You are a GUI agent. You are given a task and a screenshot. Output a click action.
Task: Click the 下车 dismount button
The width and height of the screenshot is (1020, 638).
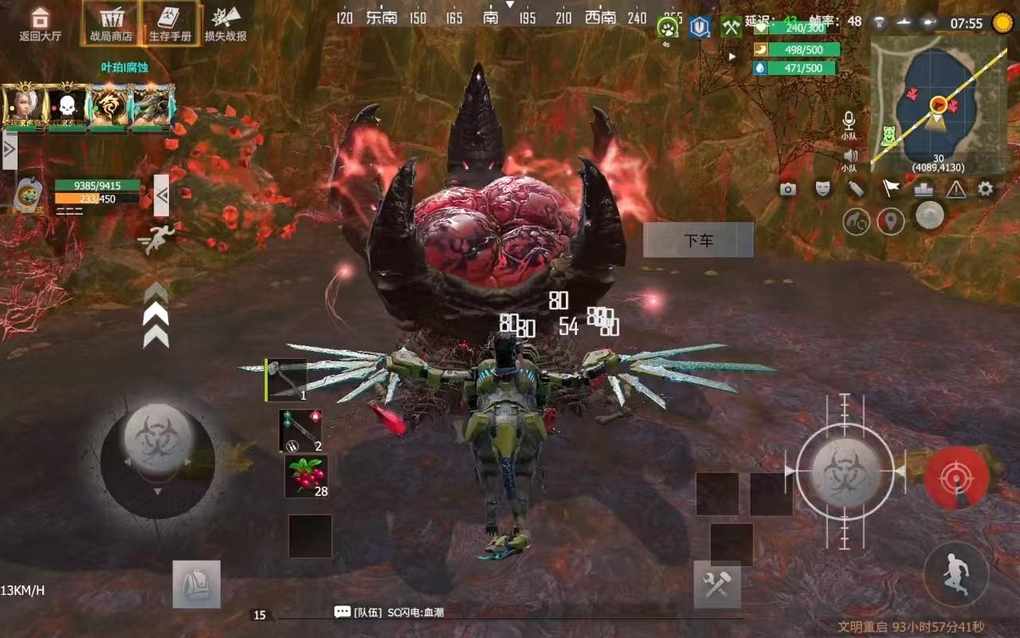click(x=698, y=240)
